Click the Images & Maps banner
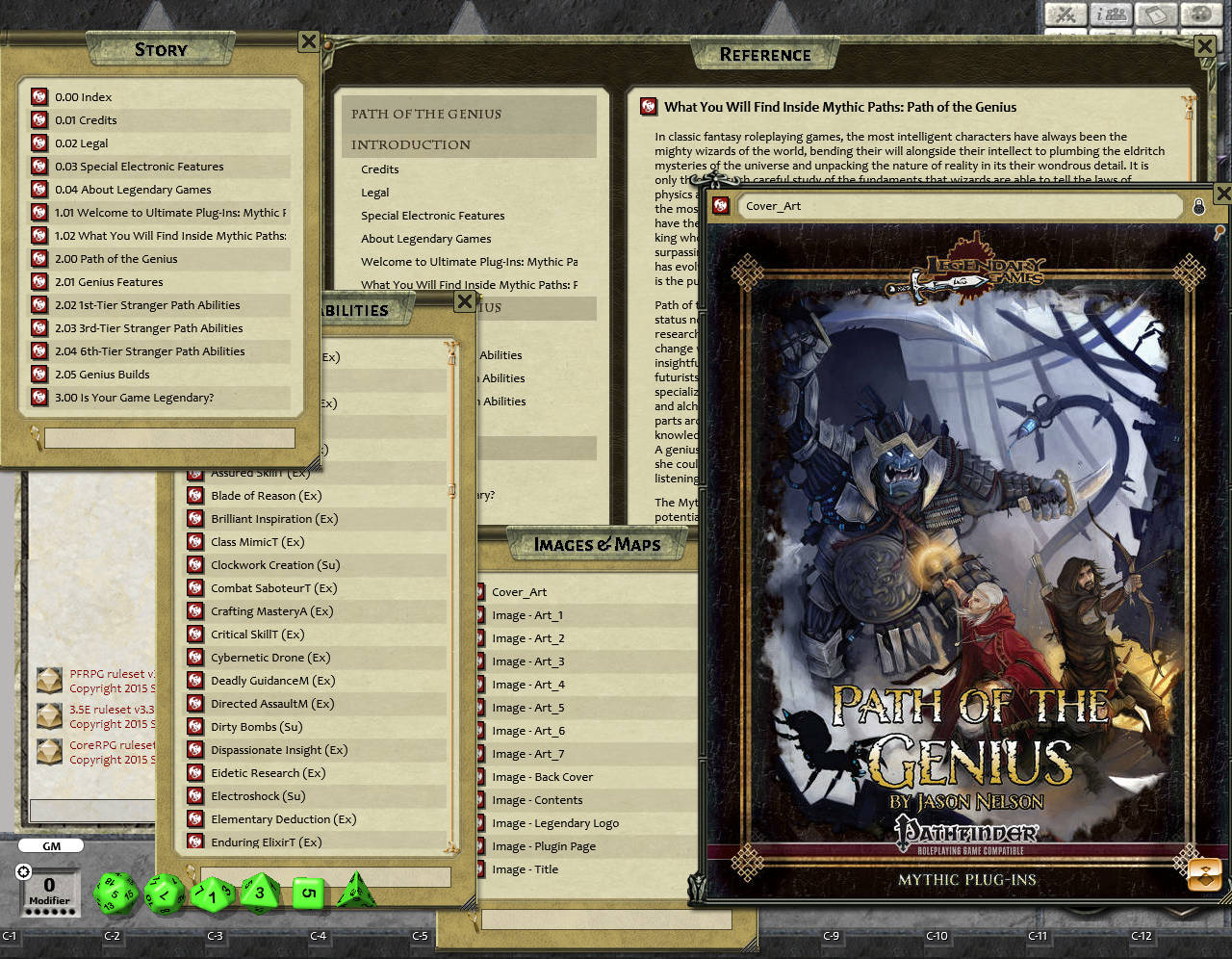1232x959 pixels. pos(597,543)
